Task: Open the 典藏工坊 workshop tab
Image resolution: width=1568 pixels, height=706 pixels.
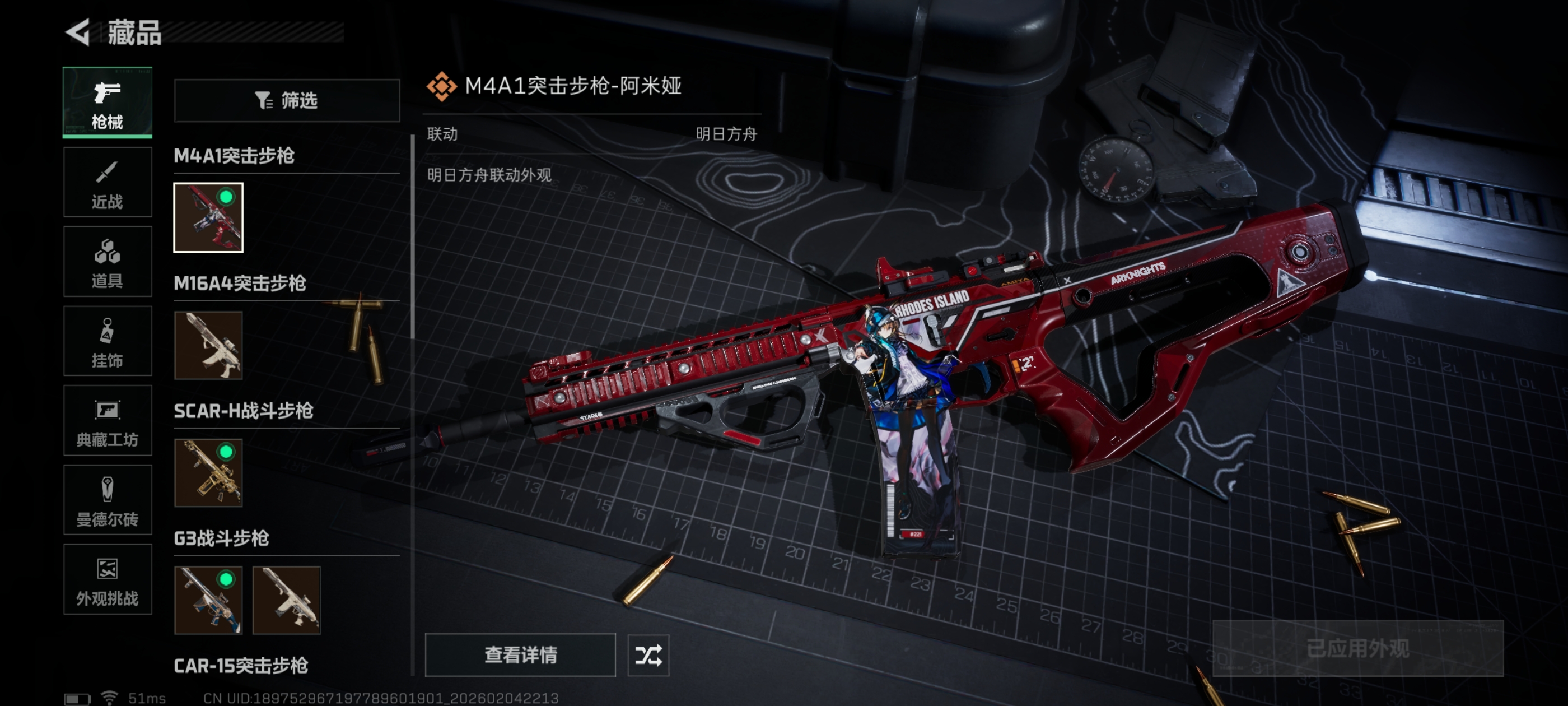Action: point(107,421)
